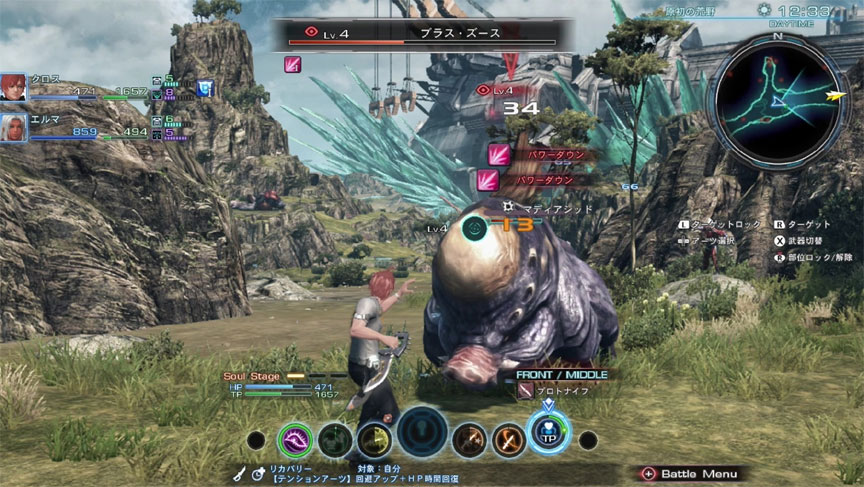Image resolution: width=864 pixels, height=487 pixels.
Task: Click the teal target lock-on marker
Action: [476, 228]
